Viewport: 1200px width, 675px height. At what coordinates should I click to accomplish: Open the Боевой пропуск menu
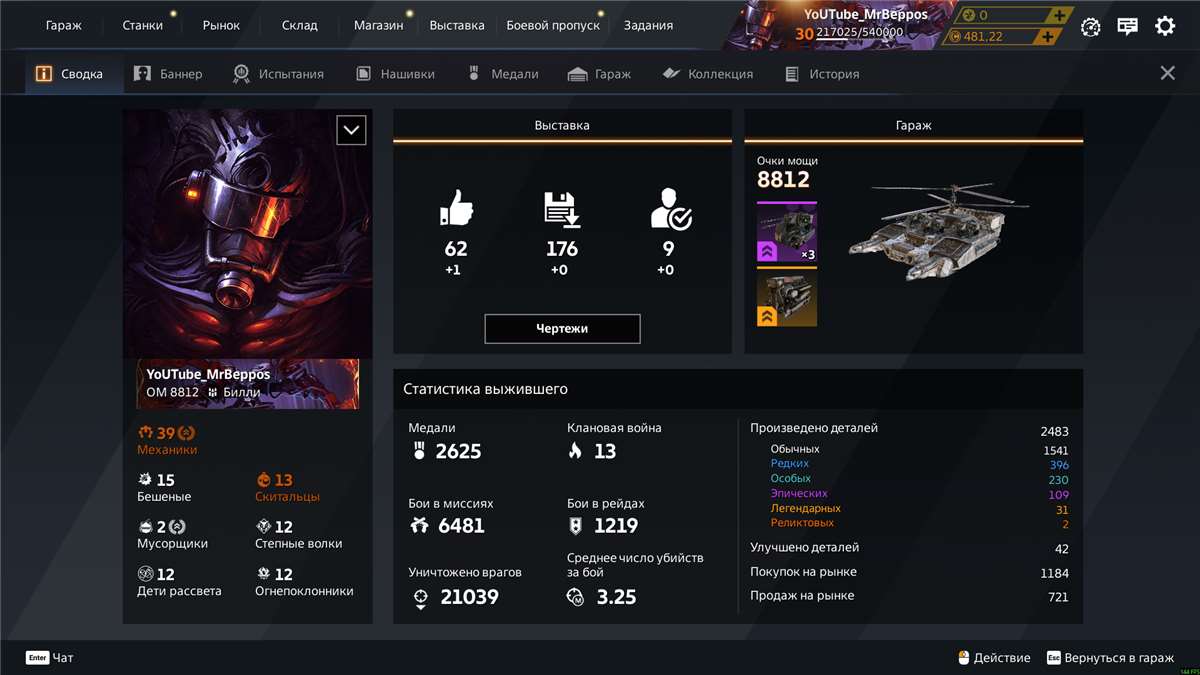pos(553,25)
